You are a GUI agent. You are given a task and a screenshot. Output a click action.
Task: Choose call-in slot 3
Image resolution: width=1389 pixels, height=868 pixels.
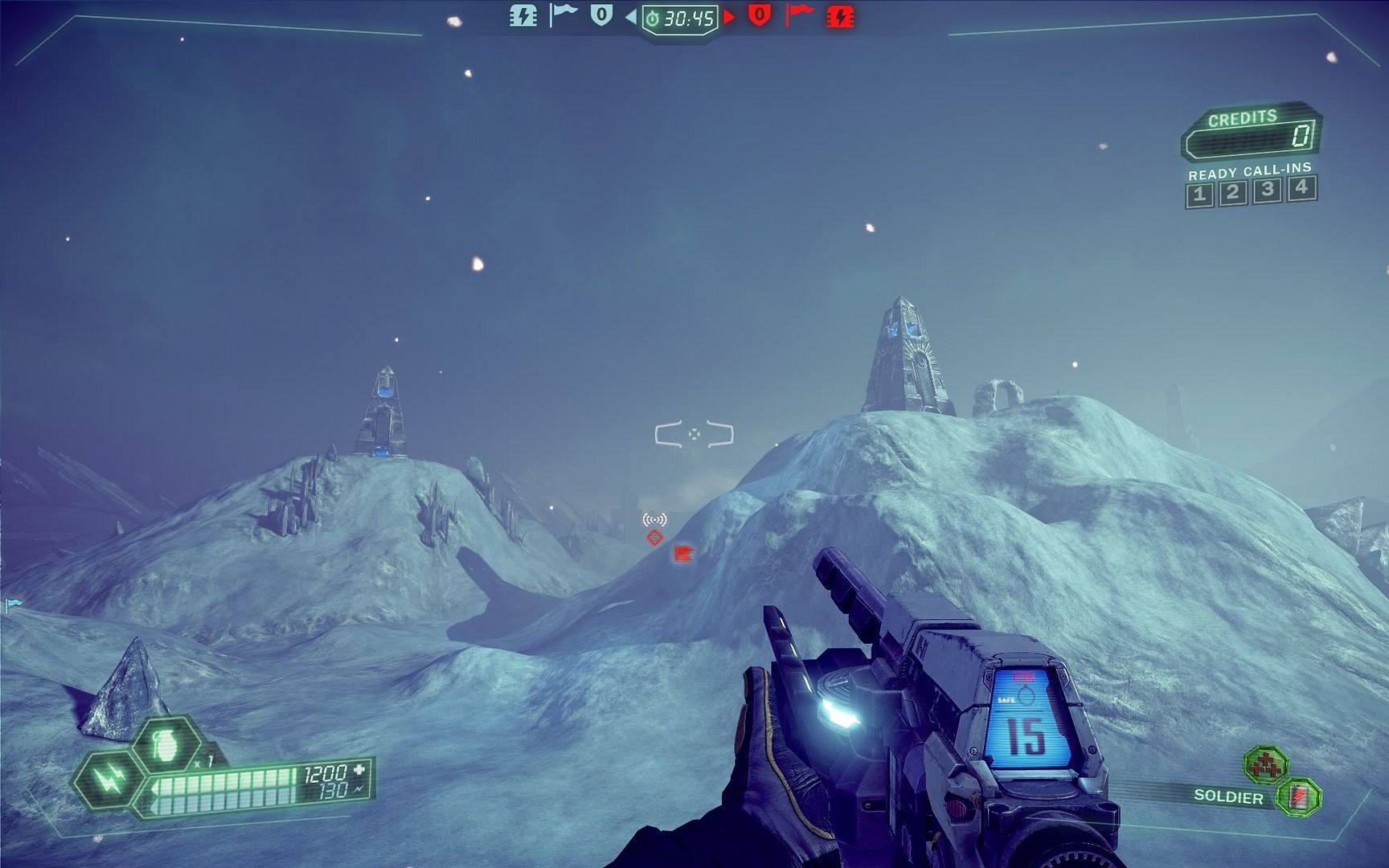coord(1268,190)
